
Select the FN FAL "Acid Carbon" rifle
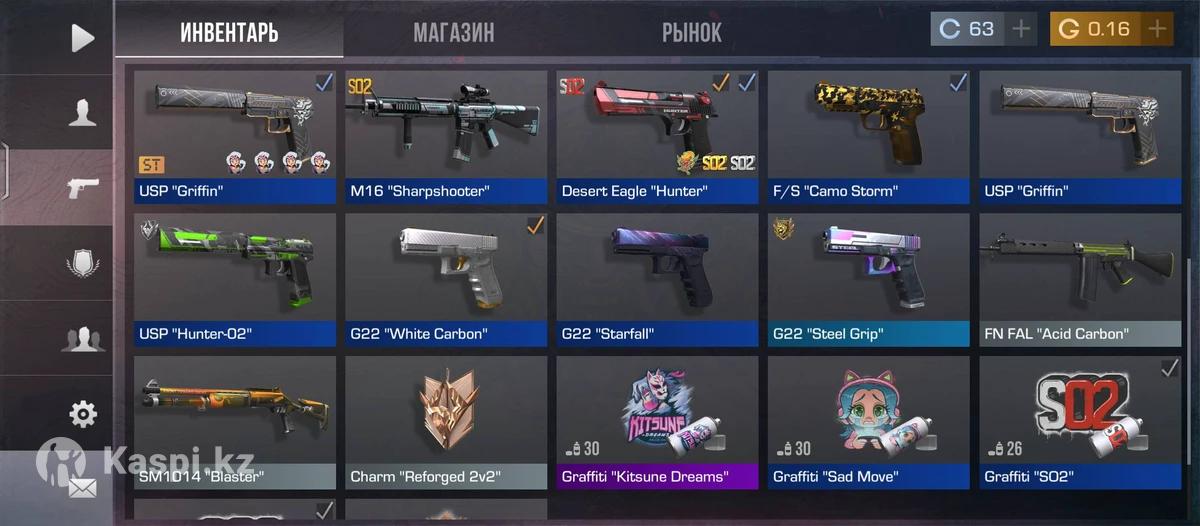point(1080,280)
